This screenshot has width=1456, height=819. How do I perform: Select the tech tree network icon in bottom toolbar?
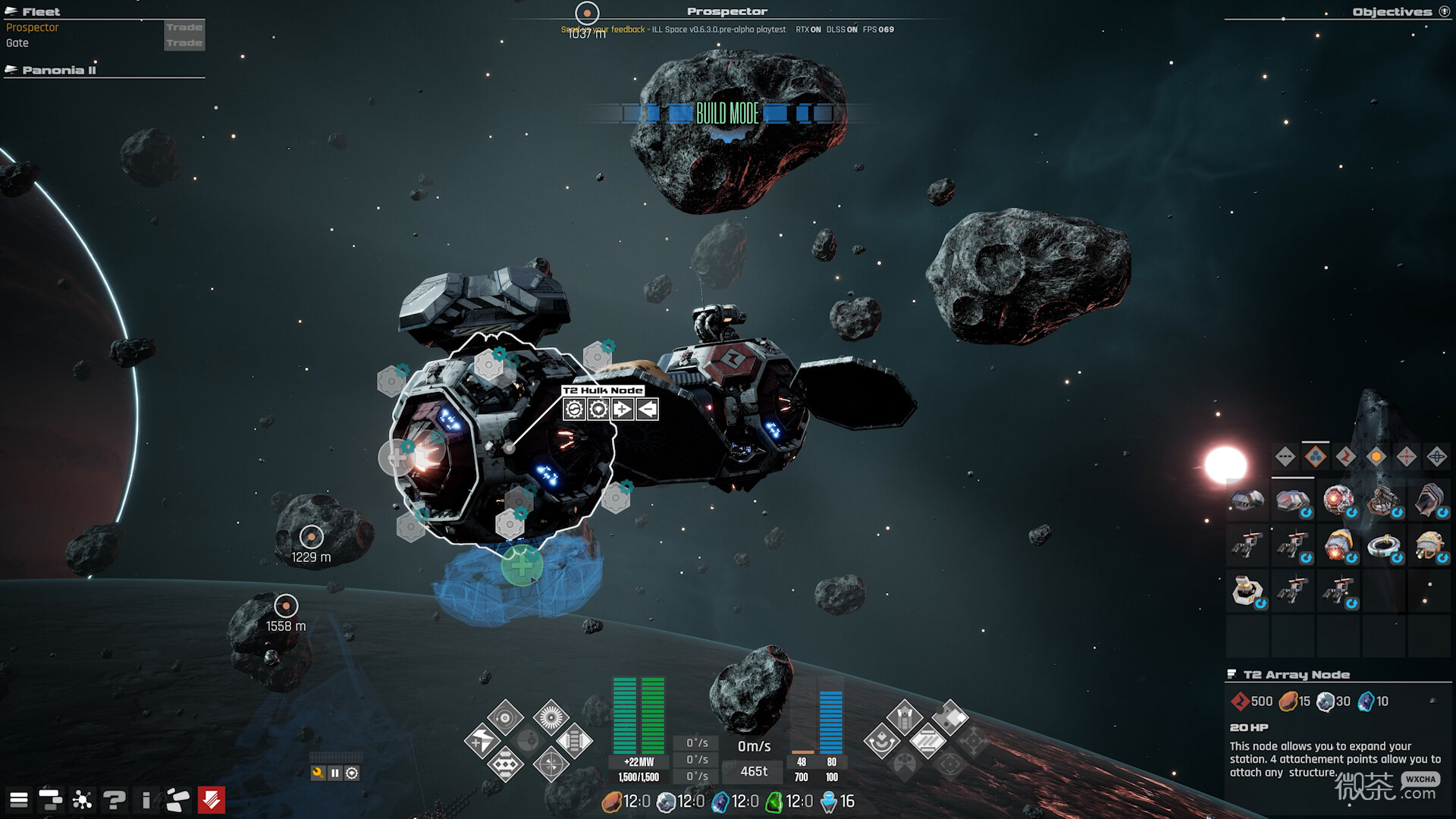[x=81, y=799]
